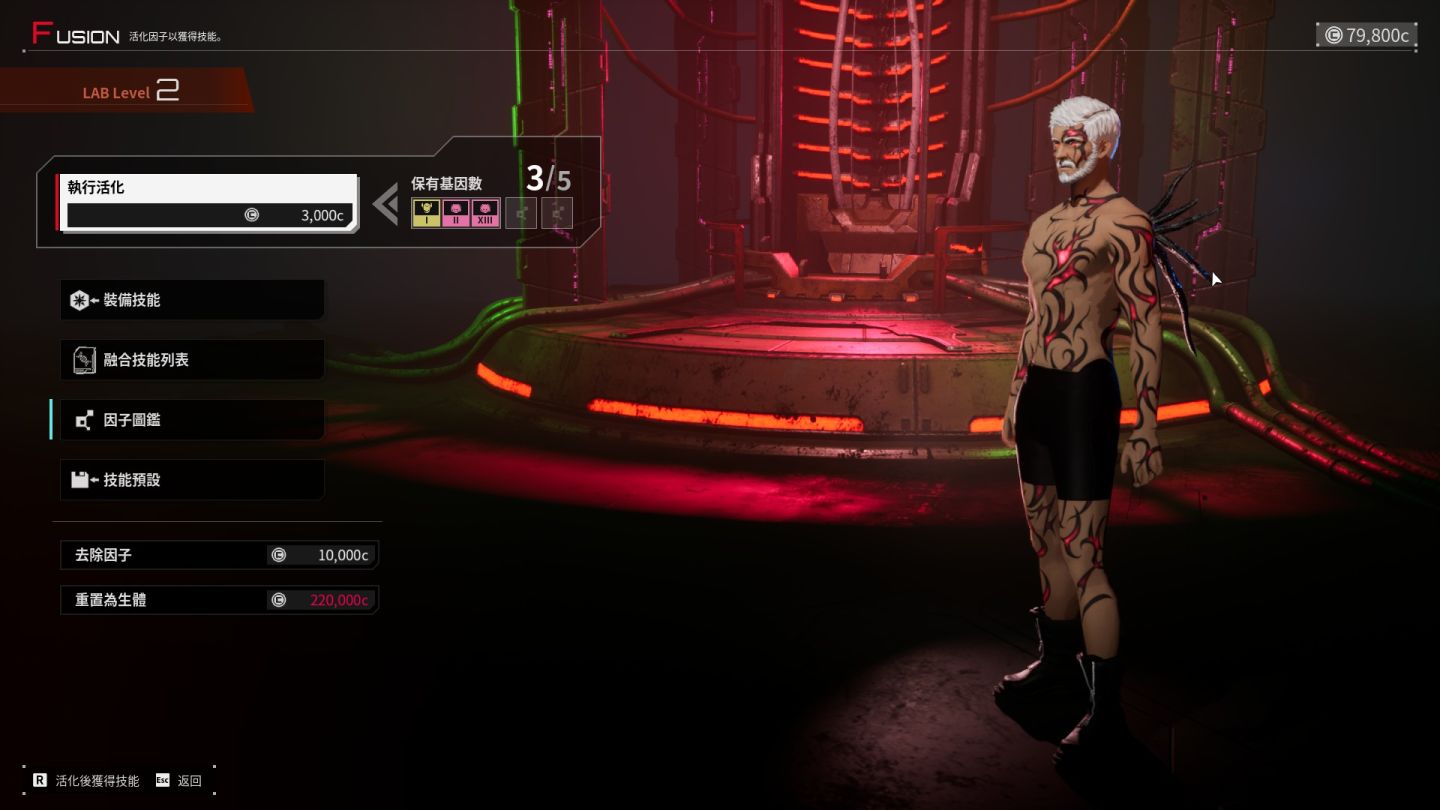The image size is (1440, 810).
Task: Open the 技能預設 skill presets menu
Action: [192, 480]
